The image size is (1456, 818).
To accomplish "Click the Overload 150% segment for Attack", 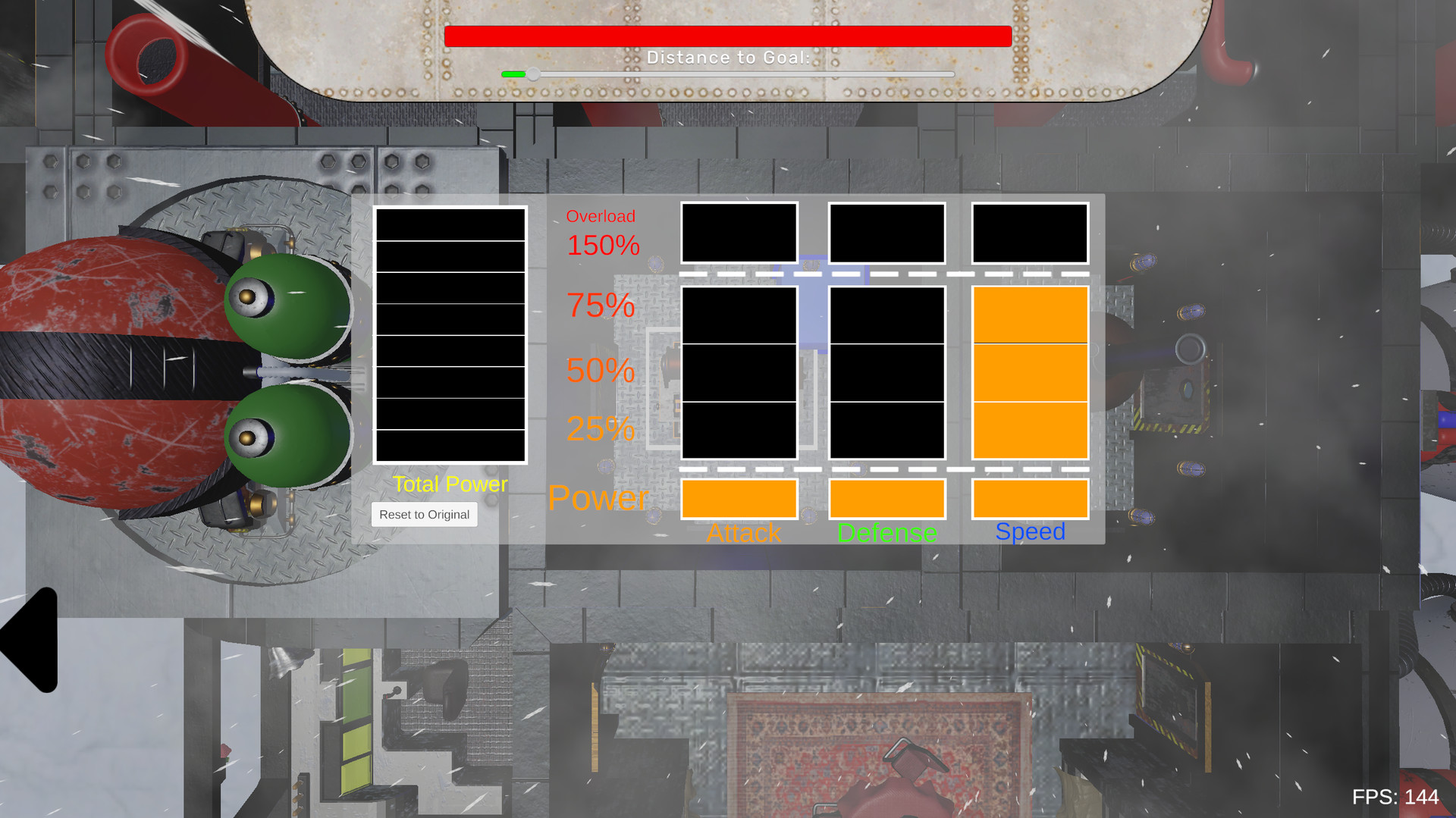I will [739, 233].
